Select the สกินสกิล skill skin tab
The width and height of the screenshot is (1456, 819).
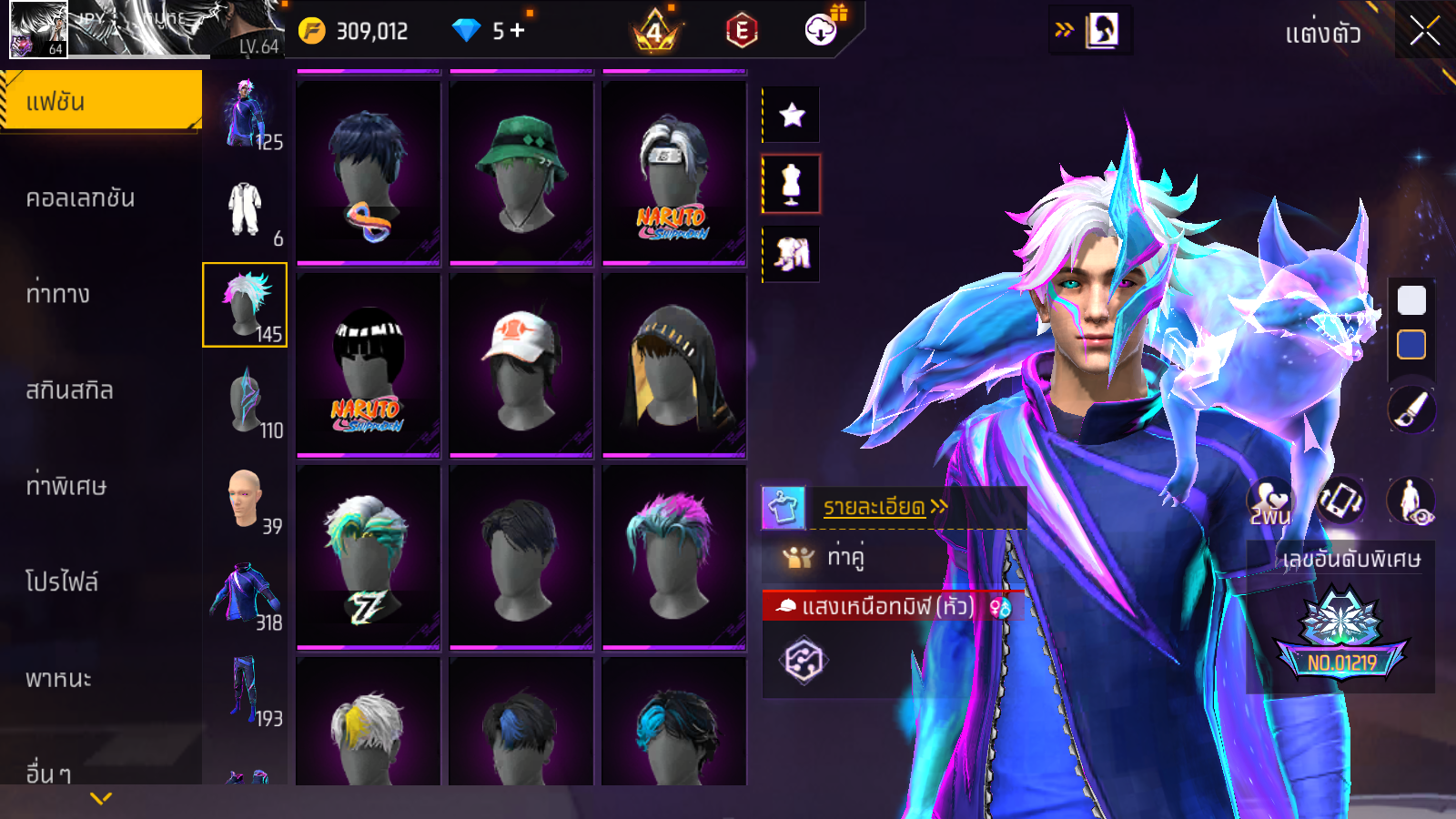coord(70,390)
